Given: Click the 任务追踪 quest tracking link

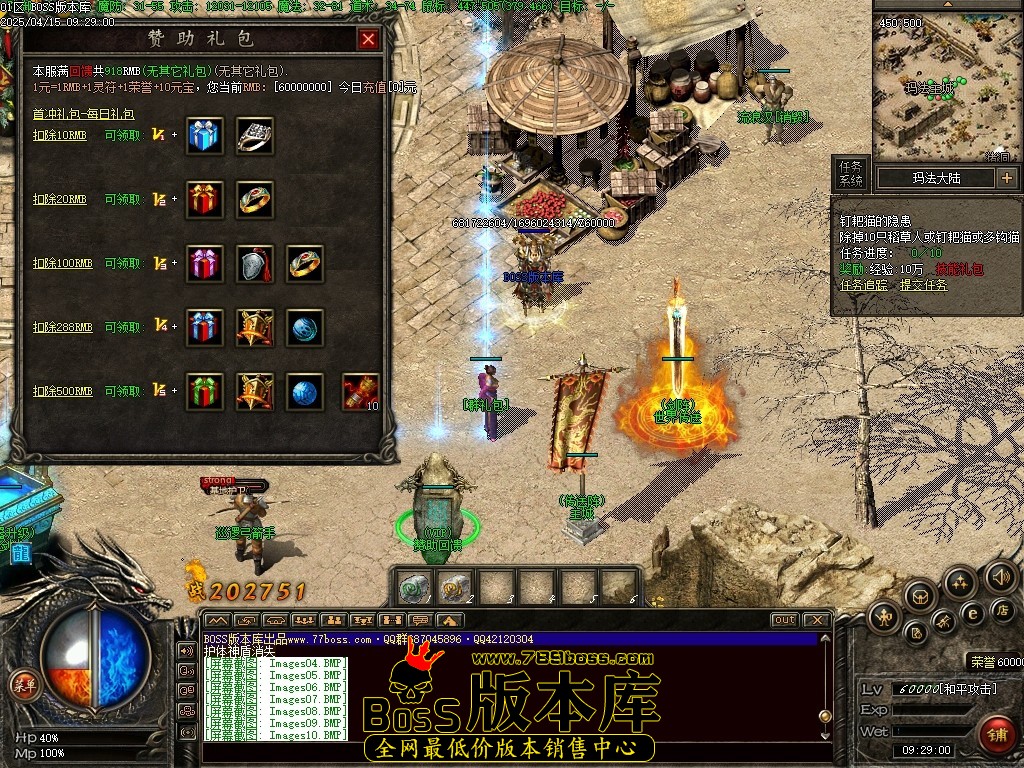Looking at the screenshot, I should 863,285.
